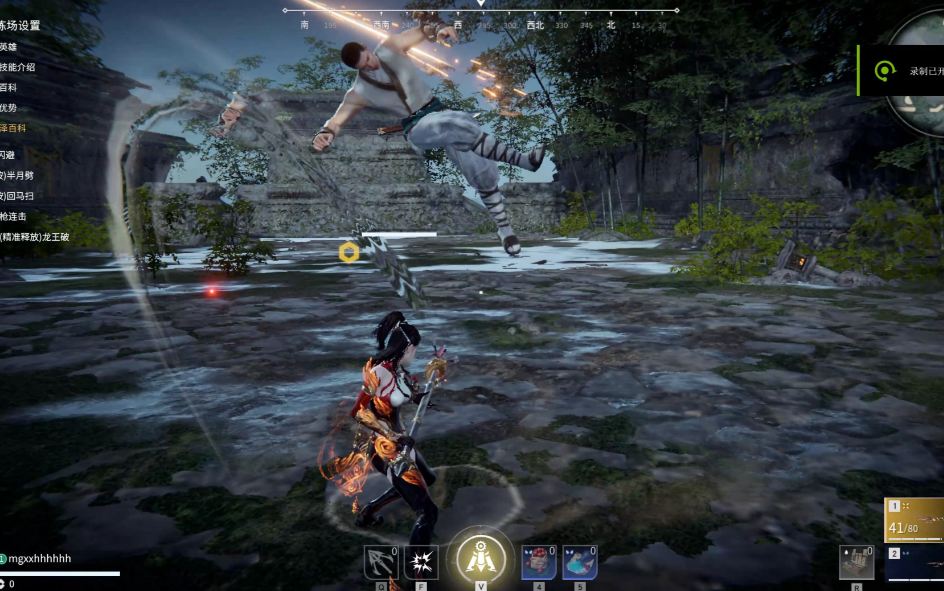Select the 优势 menu entry

[9, 108]
